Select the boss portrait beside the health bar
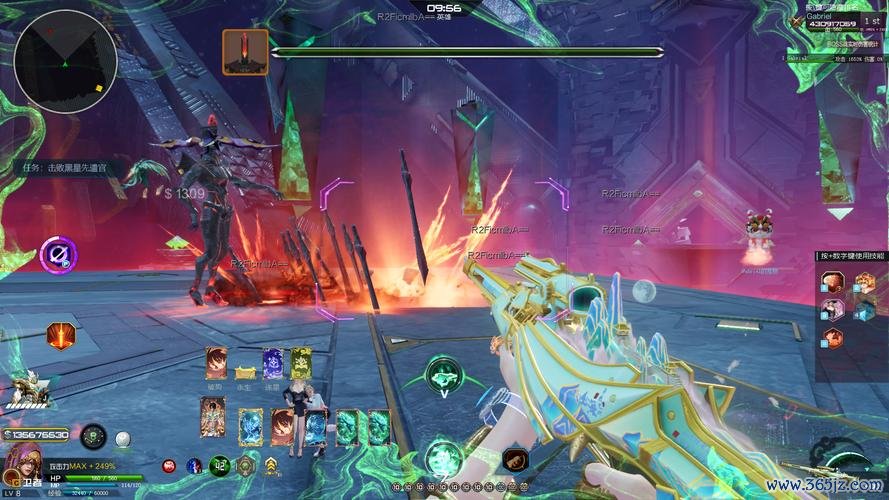Viewport: 889px width, 500px height. click(245, 51)
